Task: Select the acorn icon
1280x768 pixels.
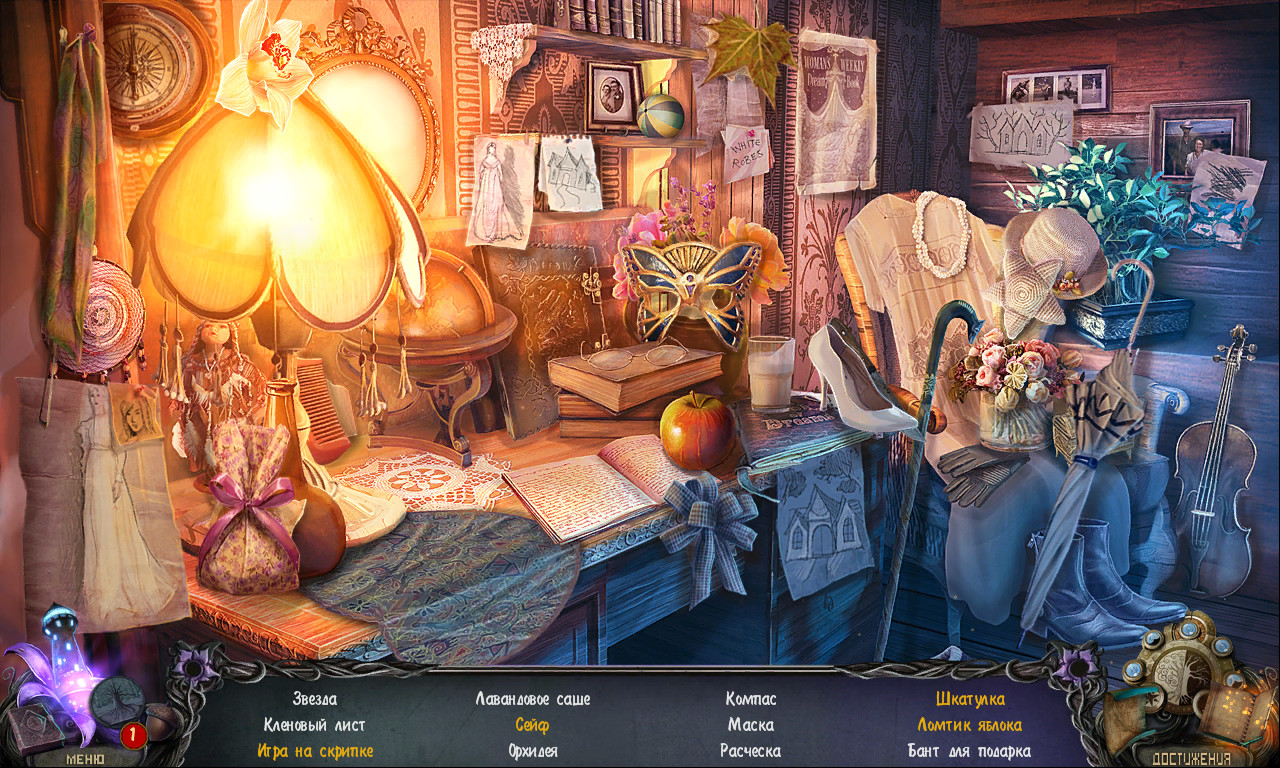Action: [x=161, y=719]
